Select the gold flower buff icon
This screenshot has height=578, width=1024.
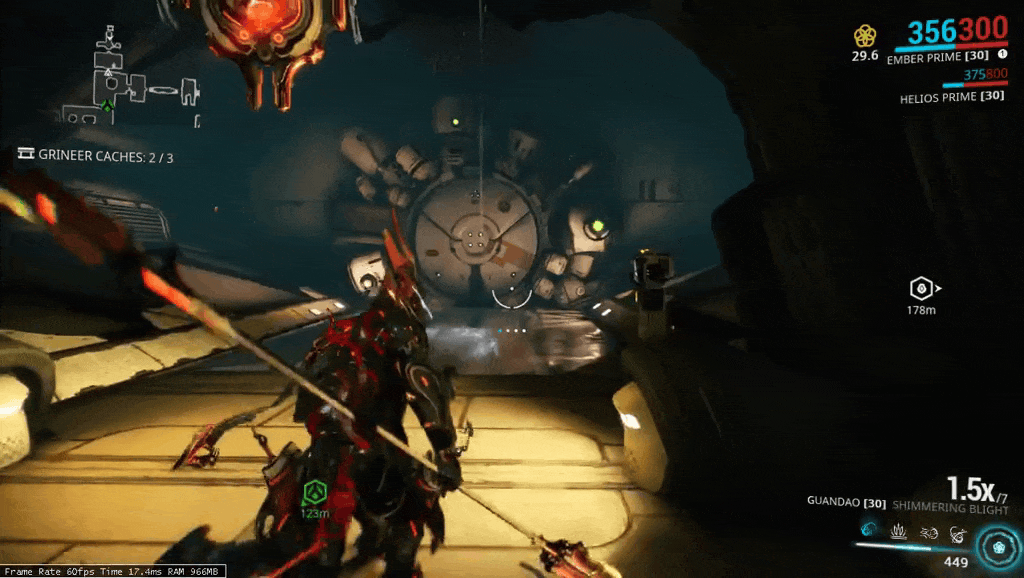click(x=865, y=36)
